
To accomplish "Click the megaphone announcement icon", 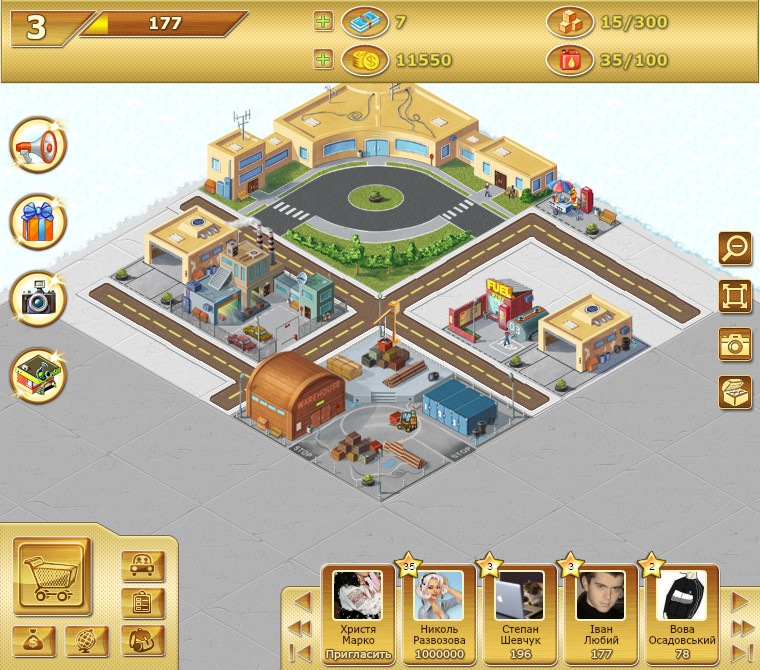I will point(38,146).
